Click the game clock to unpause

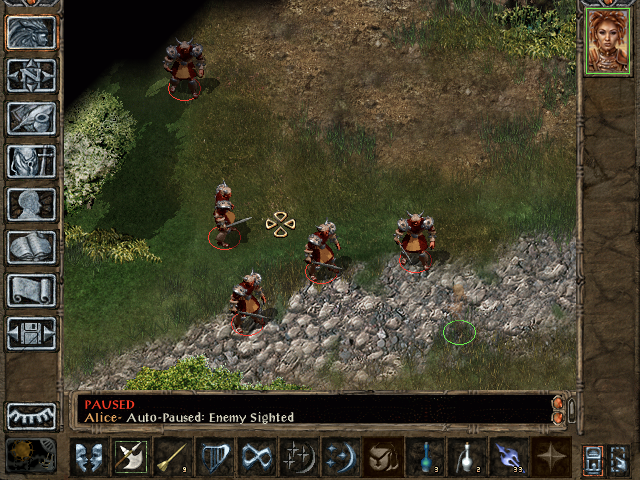[31, 455]
